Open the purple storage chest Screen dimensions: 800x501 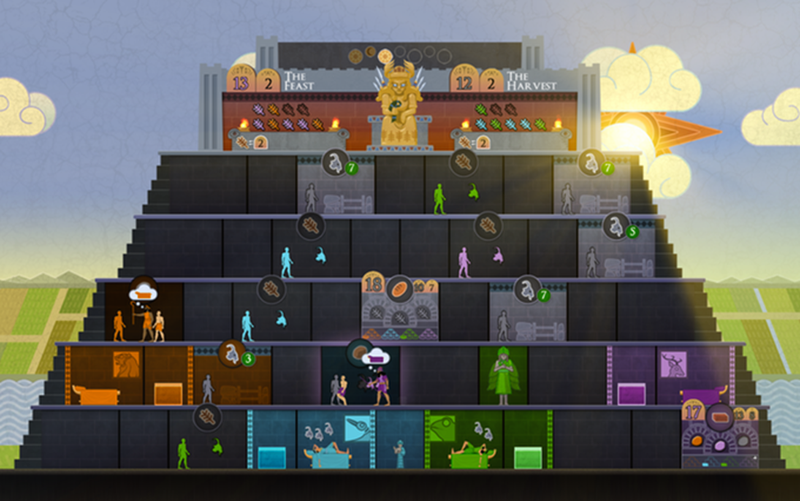(632, 393)
